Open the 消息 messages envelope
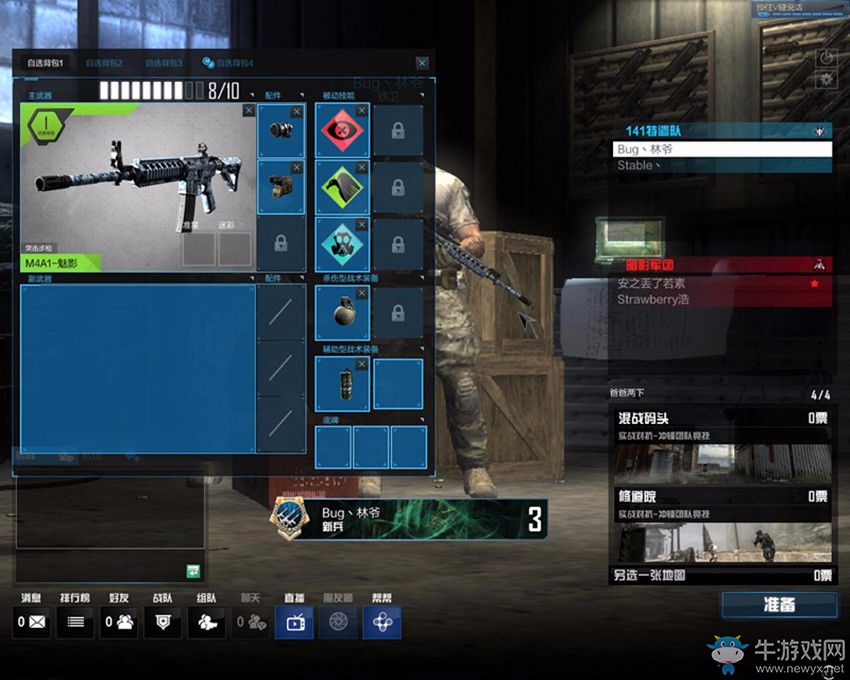 coord(31,622)
